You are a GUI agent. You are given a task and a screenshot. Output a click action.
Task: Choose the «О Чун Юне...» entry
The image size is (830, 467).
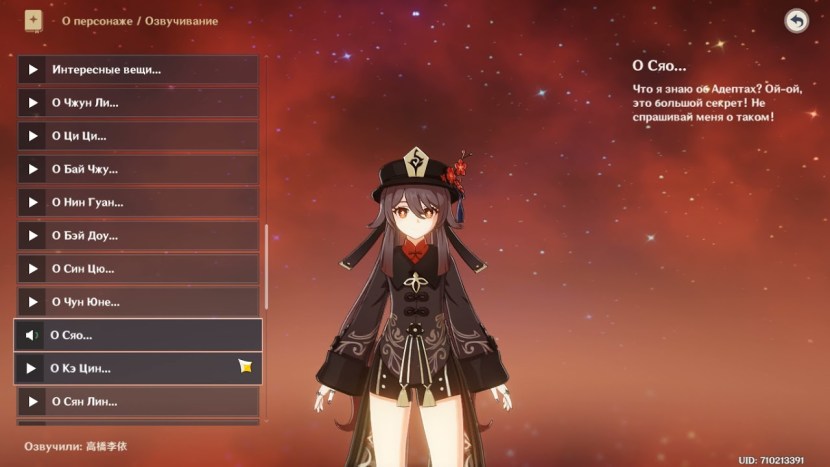[x=138, y=302]
